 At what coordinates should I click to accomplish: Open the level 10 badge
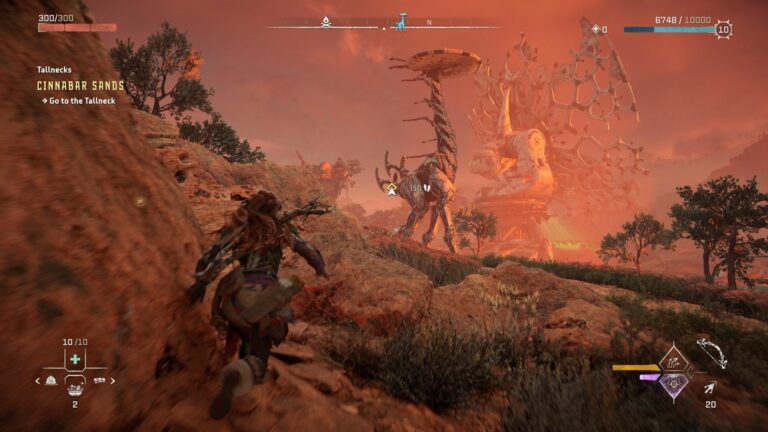pos(723,30)
